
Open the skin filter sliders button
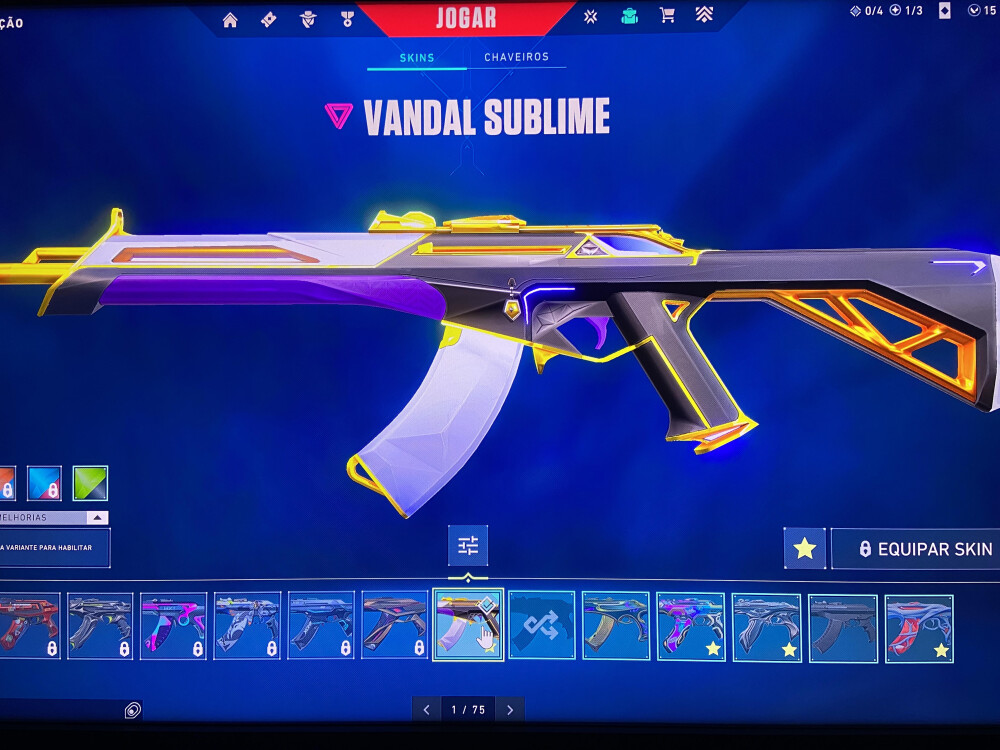pos(468,546)
